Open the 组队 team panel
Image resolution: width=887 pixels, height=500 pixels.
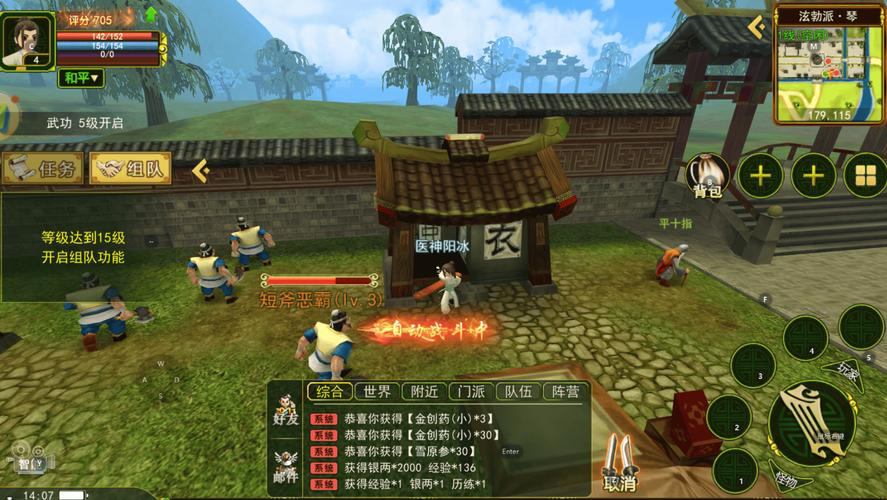click(130, 169)
